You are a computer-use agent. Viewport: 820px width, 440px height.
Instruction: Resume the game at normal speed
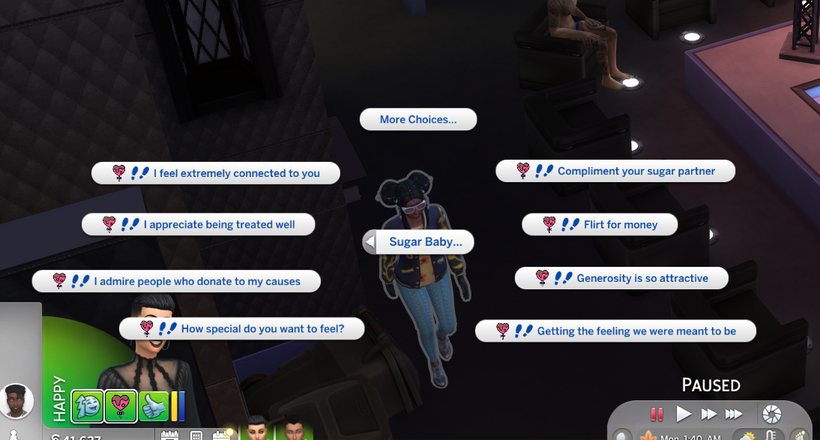coord(684,413)
